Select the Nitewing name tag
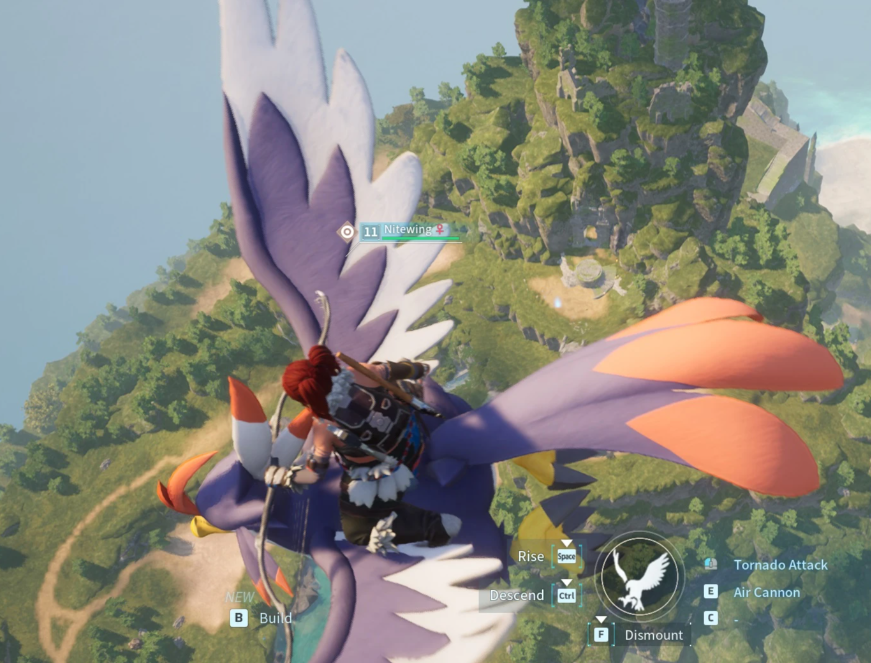This screenshot has width=871, height=663. 407,230
